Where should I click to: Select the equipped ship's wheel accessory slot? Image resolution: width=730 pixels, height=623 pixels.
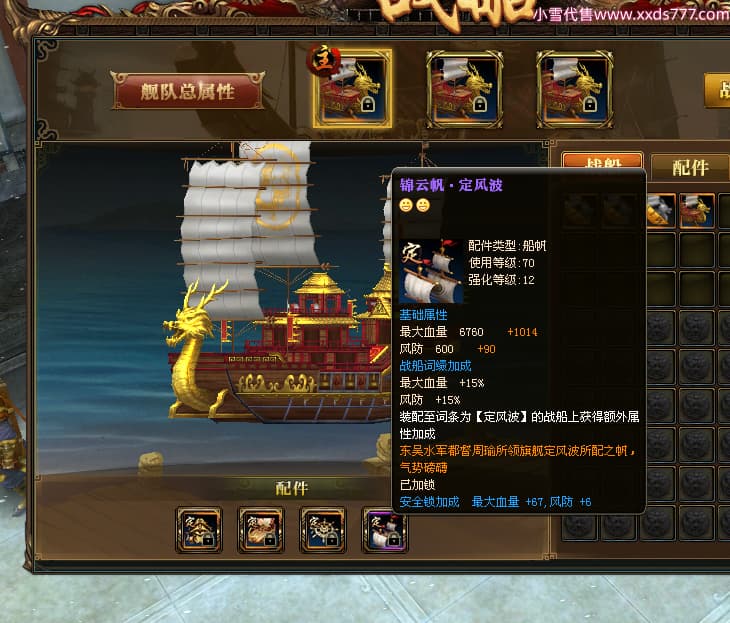[x=323, y=530]
